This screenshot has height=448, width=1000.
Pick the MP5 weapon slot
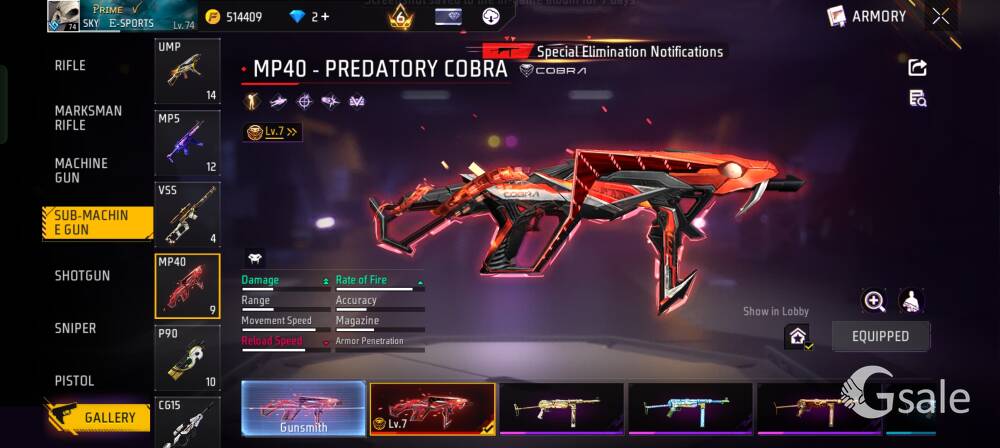pos(187,143)
